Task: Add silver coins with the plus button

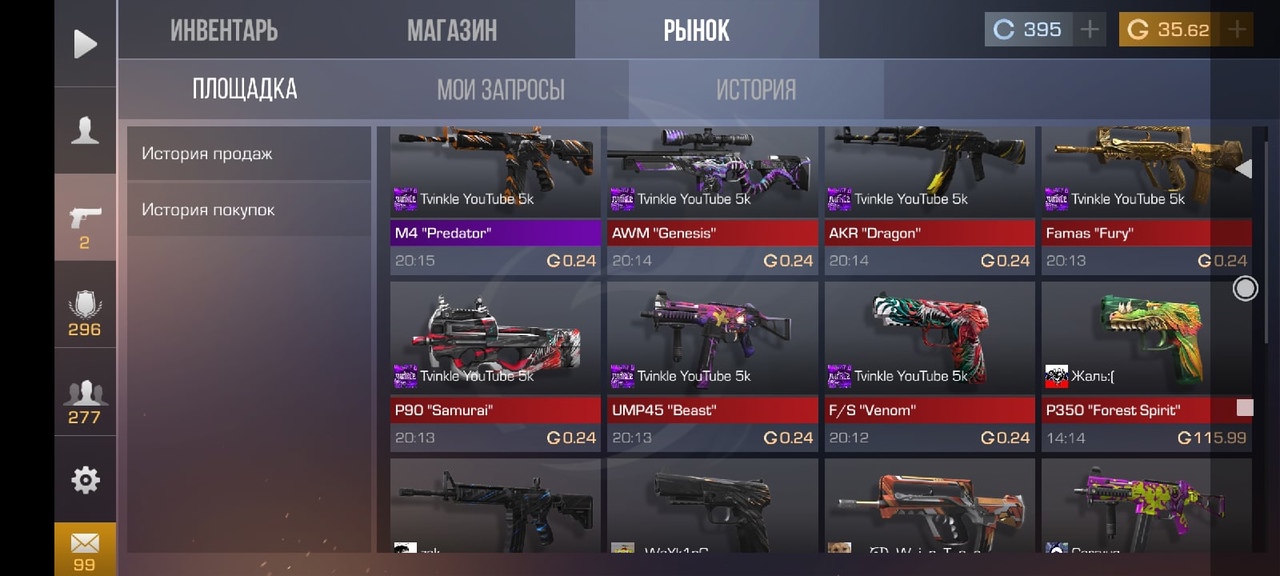Action: (1089, 30)
